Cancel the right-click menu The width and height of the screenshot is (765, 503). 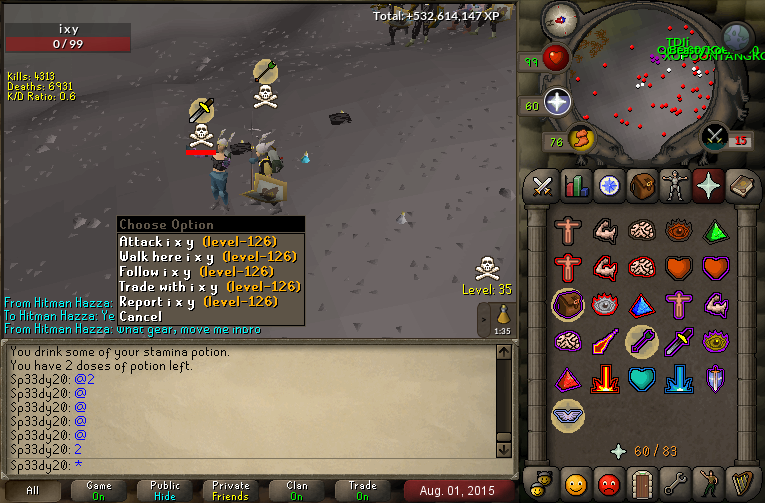coord(140,317)
